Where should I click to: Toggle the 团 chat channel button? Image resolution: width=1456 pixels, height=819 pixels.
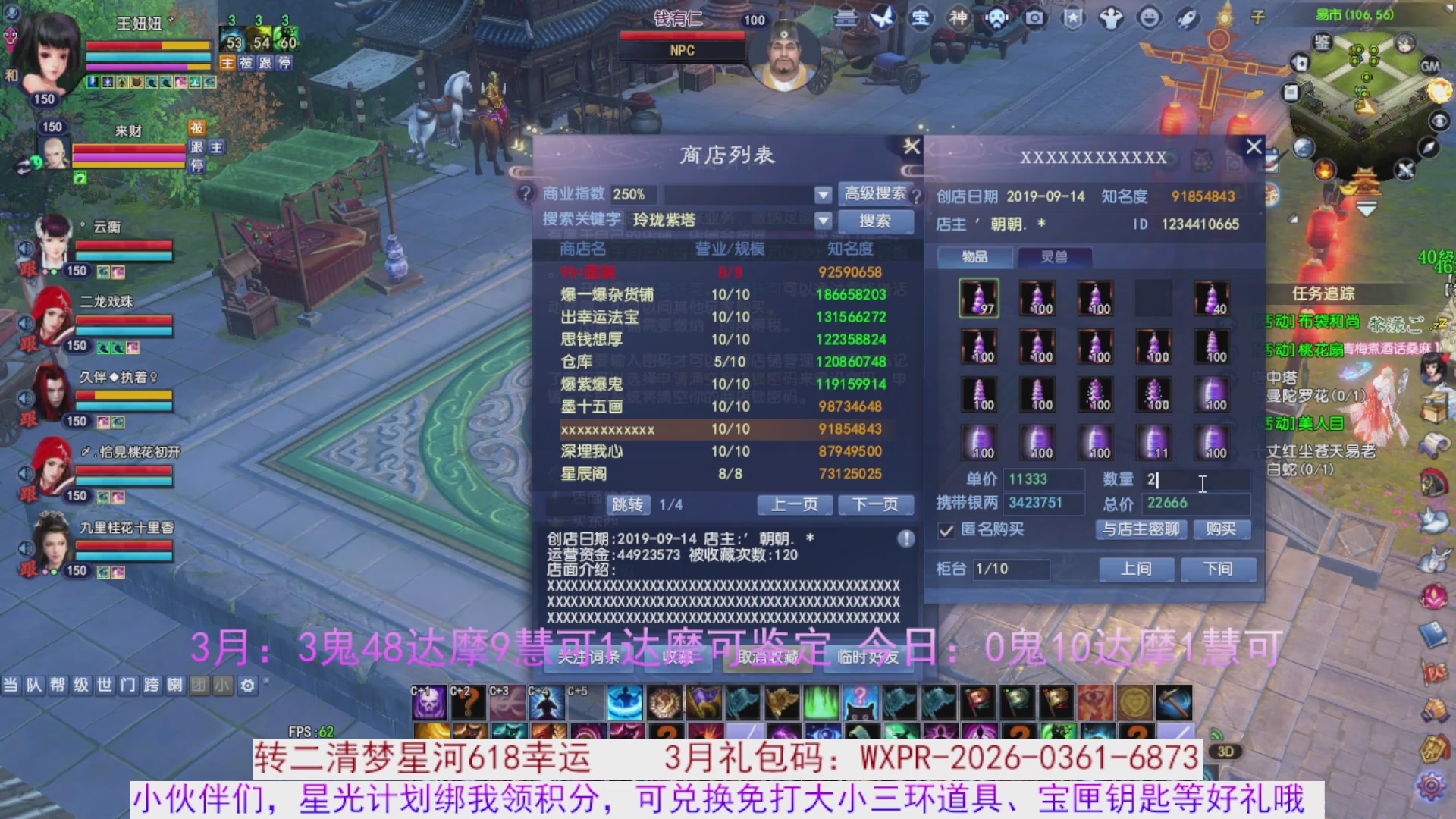tap(199, 685)
